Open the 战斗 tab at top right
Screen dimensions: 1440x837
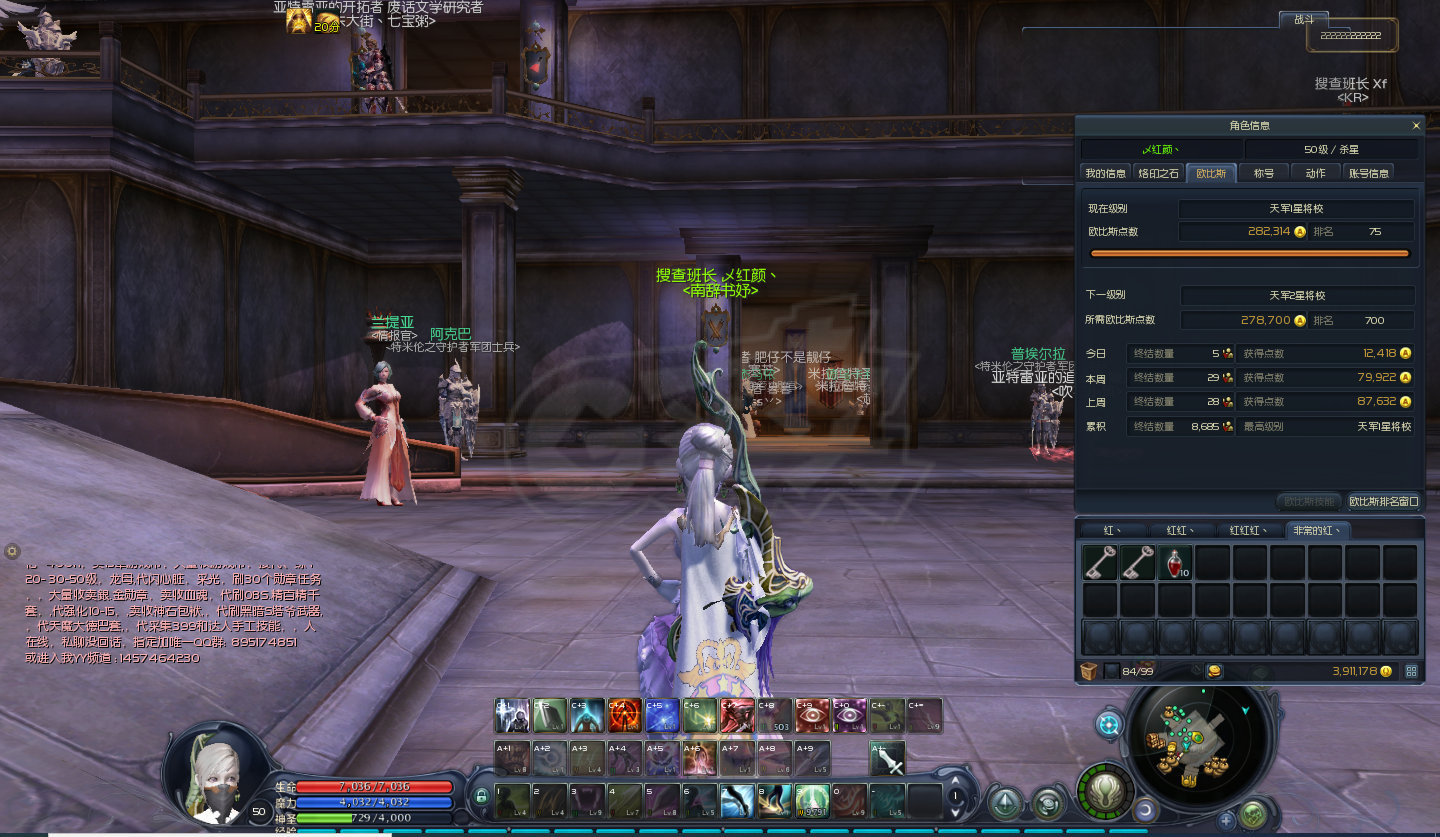coord(1304,19)
